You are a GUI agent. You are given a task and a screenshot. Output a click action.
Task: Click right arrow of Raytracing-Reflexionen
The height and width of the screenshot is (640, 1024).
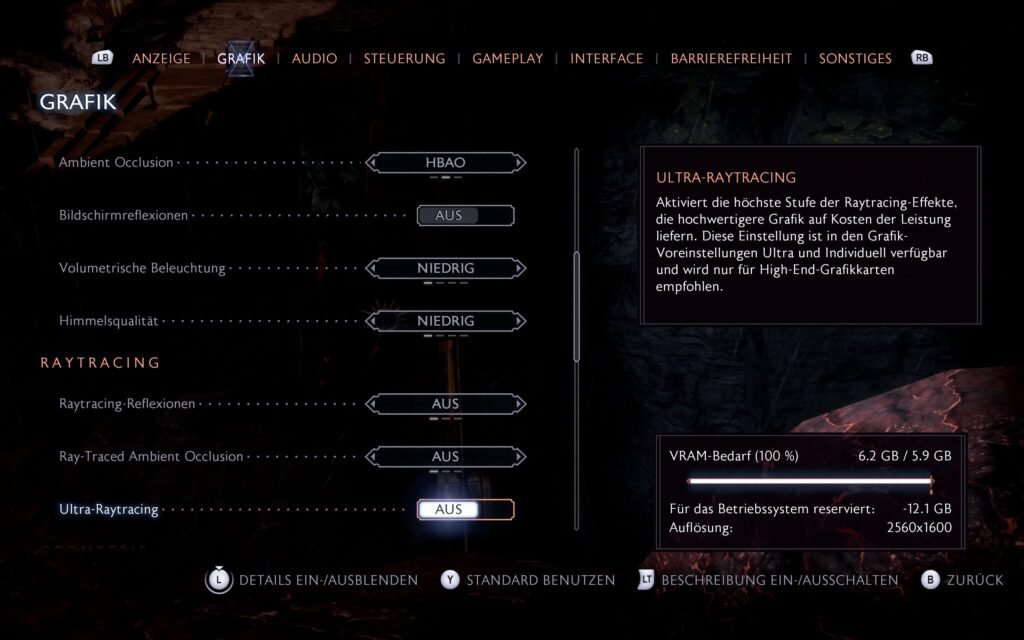point(520,404)
